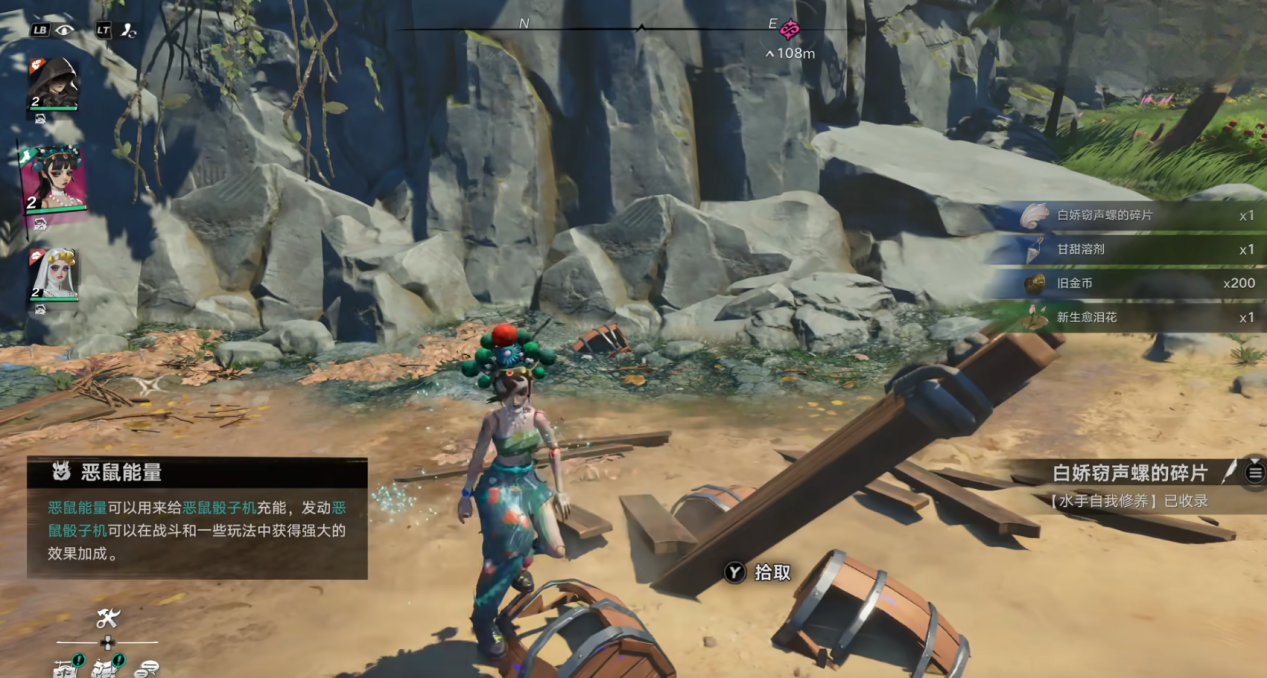Switch to the opera headdress character portrait
The width and height of the screenshot is (1267, 678).
(x=54, y=180)
